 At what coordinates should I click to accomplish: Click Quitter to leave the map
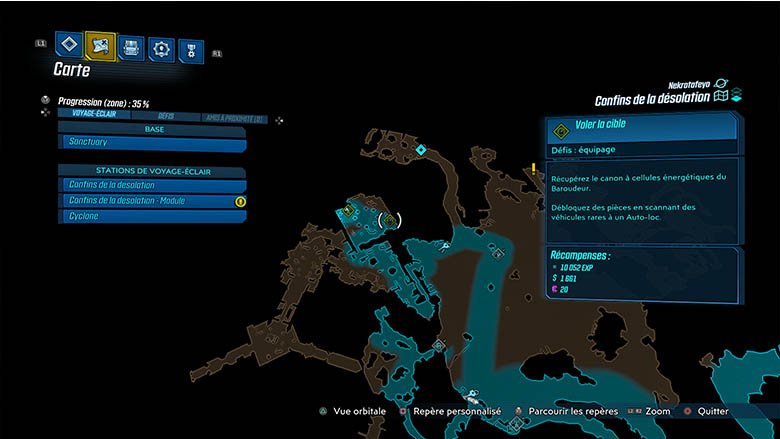(x=711, y=411)
